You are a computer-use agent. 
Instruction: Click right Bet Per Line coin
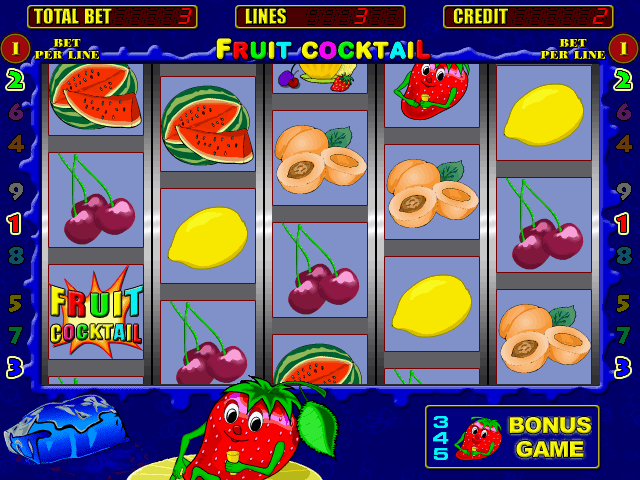(x=623, y=47)
